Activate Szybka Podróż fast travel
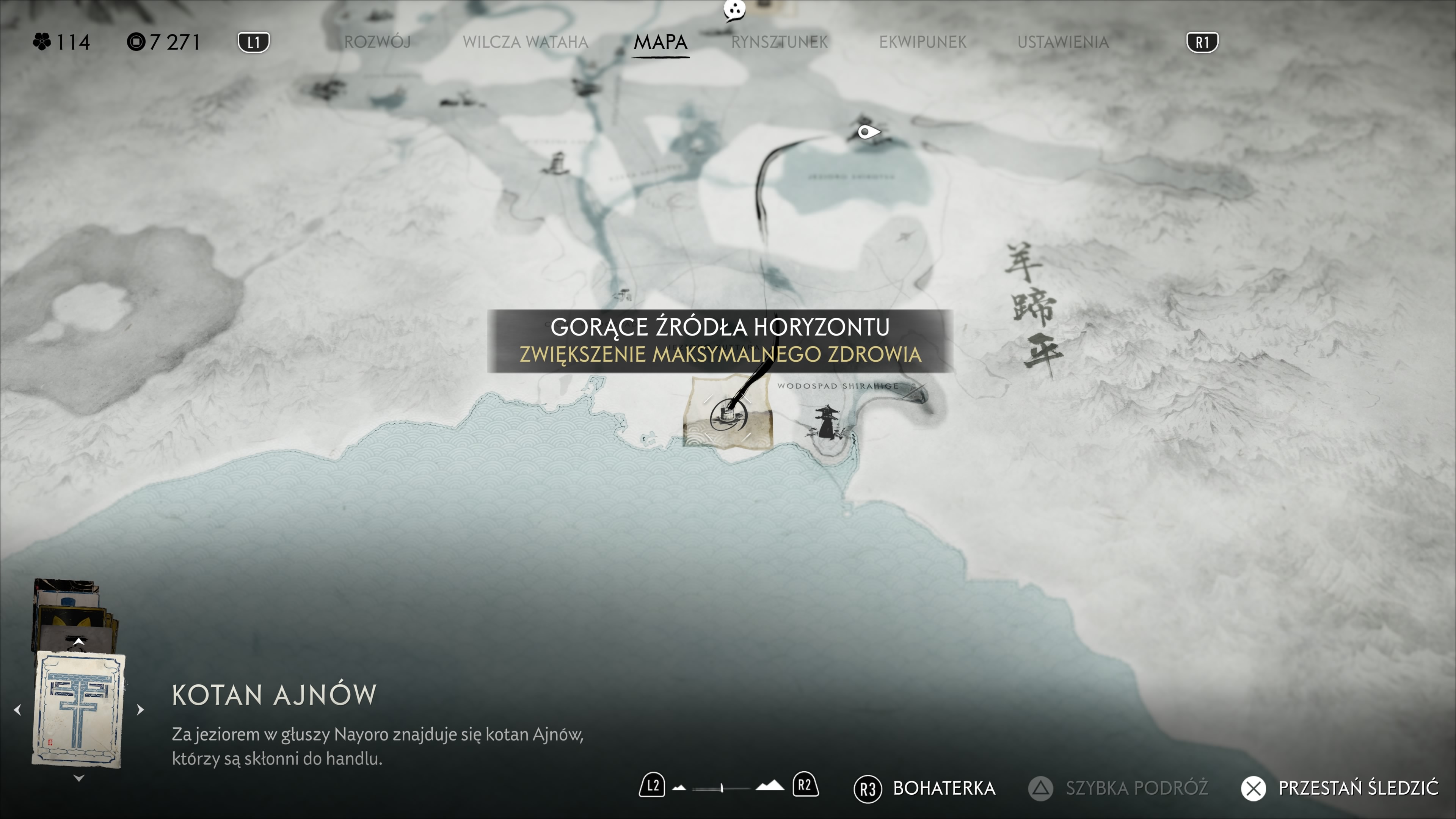 (1117, 788)
